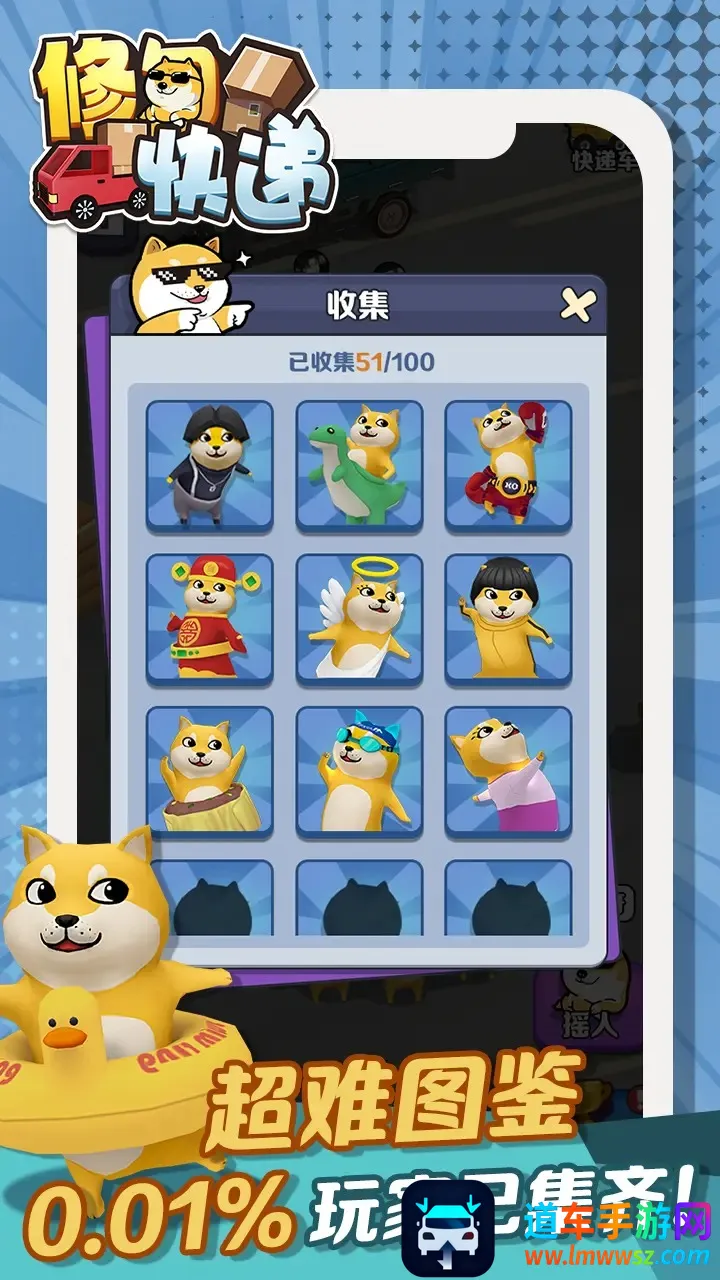Choose the dog riding green dinosaur
The image size is (720, 1280).
click(x=360, y=465)
